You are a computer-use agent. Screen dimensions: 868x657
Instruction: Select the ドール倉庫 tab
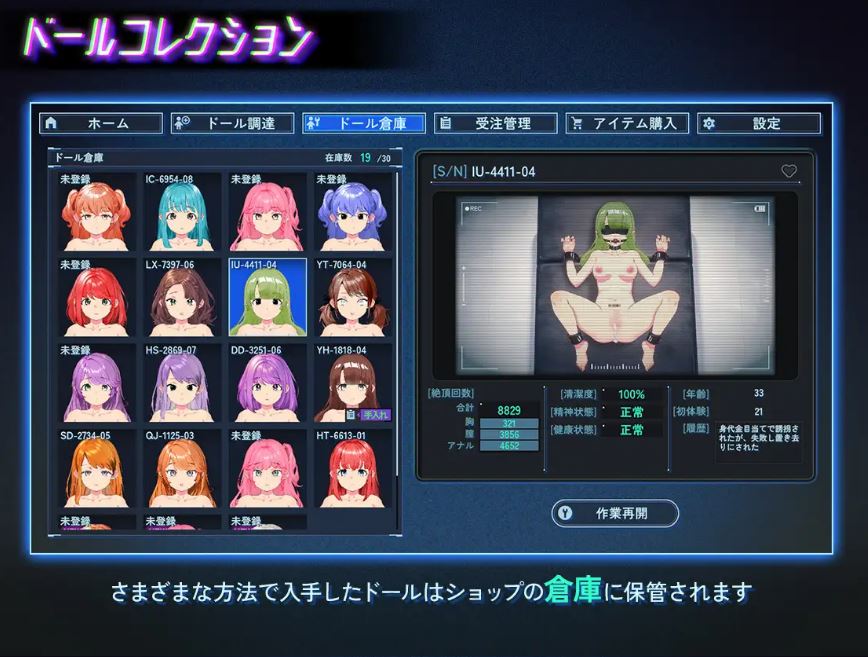(x=364, y=123)
